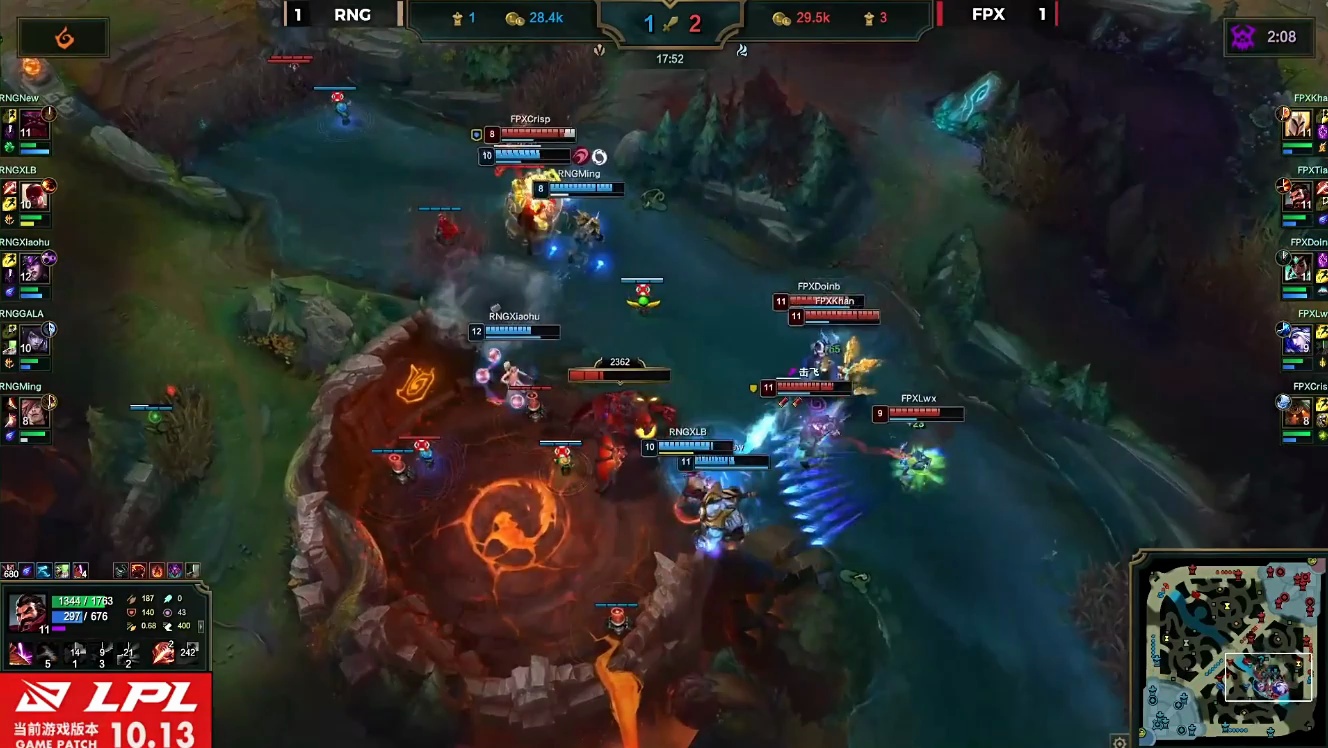Click the ability icon showing a 14 cooldown
This screenshot has width=1328, height=748.
(x=74, y=654)
